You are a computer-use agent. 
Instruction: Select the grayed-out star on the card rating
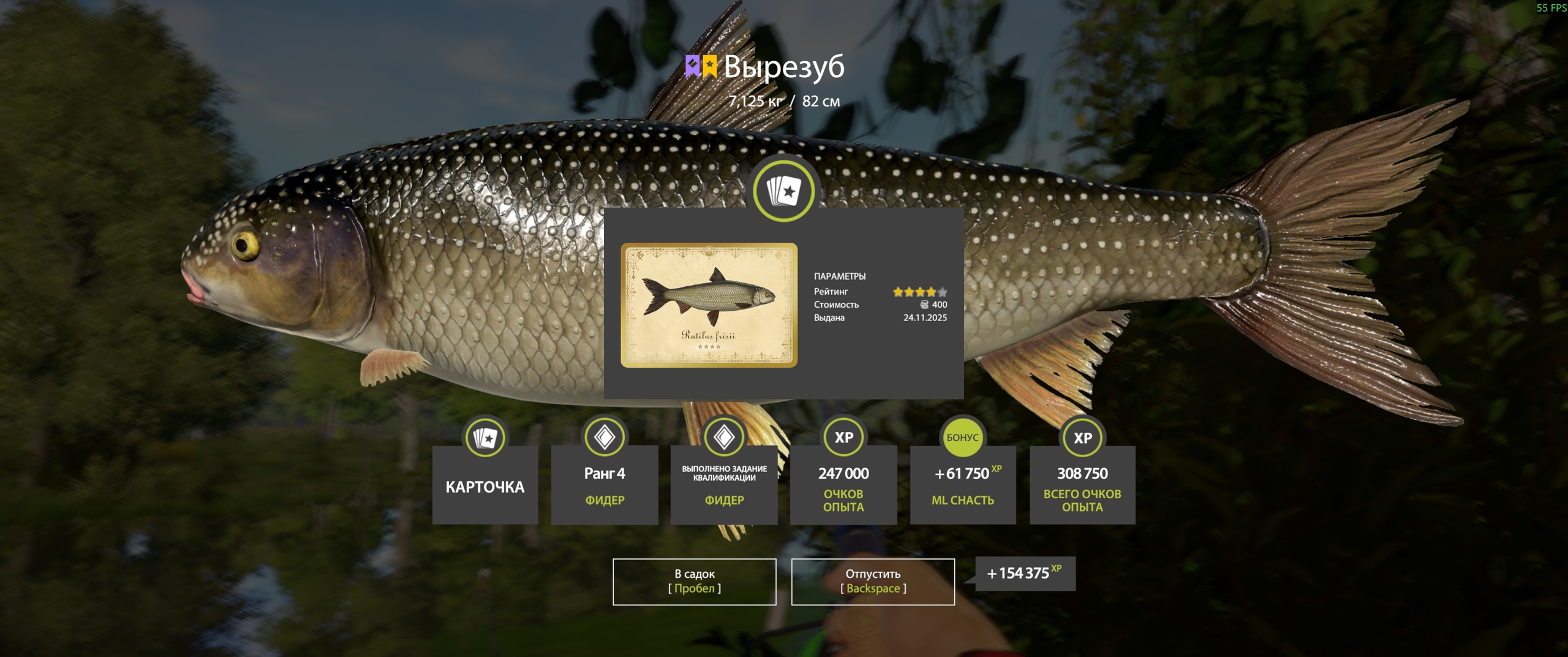tap(941, 292)
